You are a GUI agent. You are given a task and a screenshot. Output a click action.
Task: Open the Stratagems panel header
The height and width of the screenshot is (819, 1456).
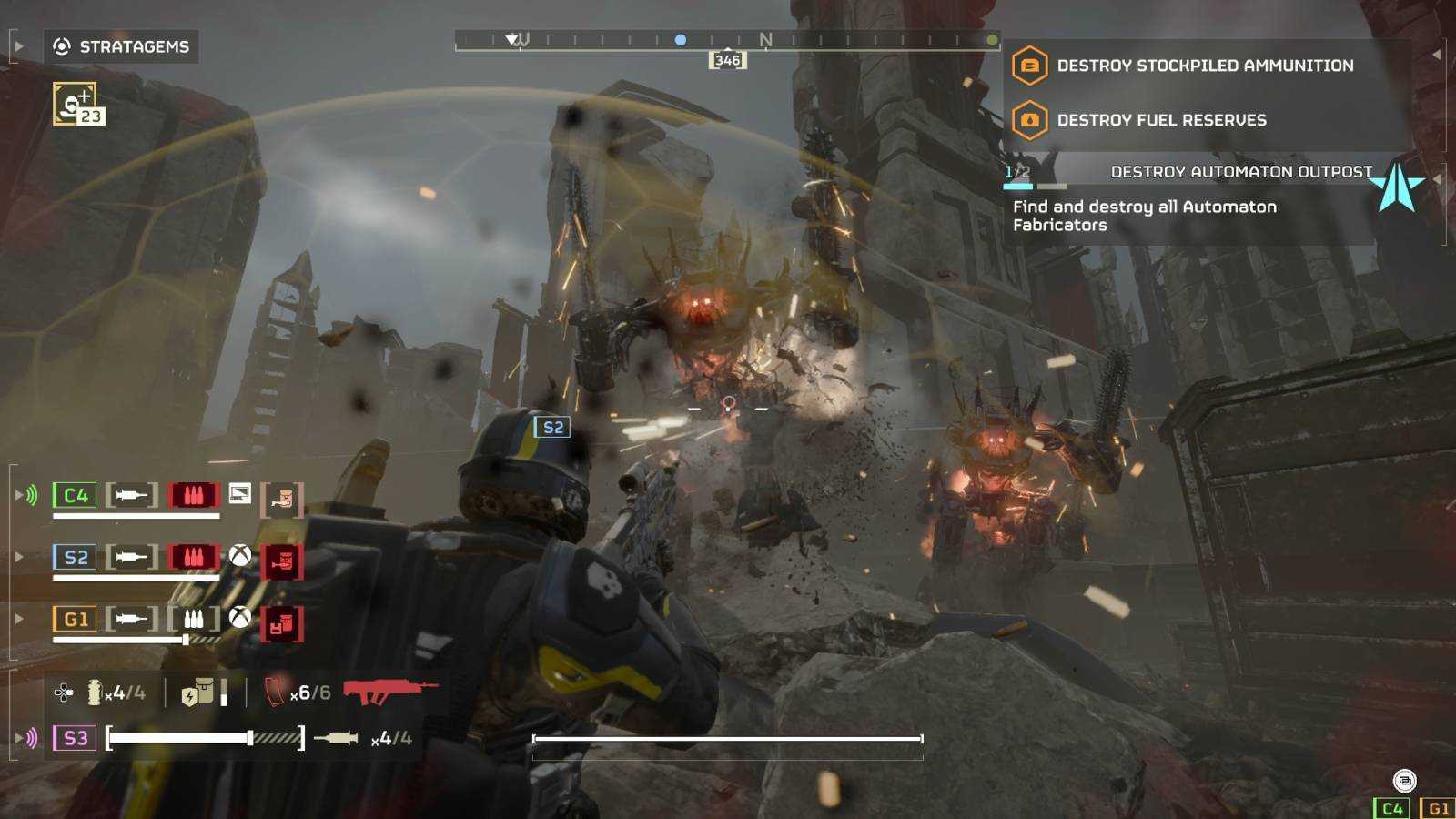click(x=122, y=46)
